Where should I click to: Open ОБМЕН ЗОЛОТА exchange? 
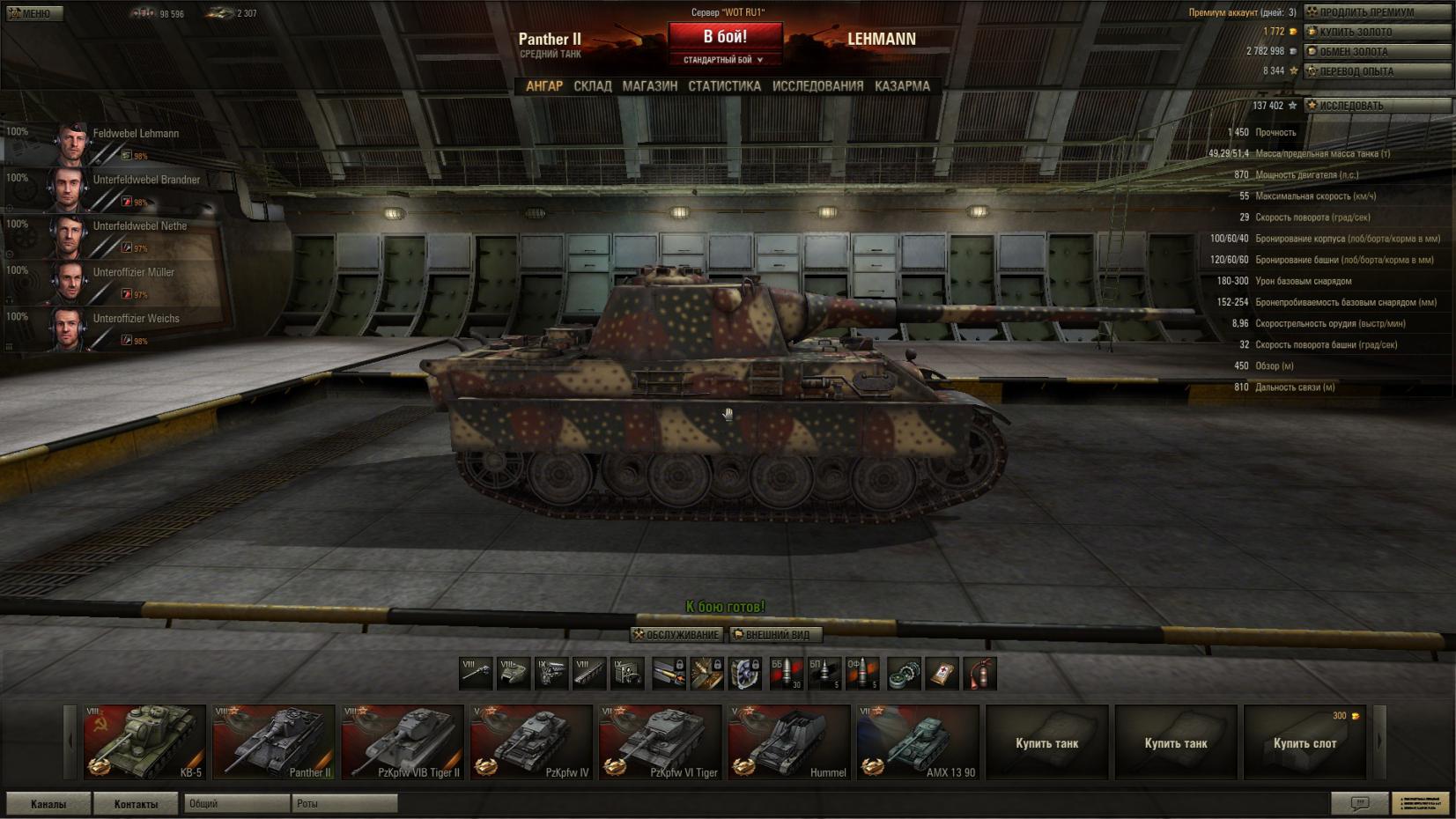[1377, 51]
